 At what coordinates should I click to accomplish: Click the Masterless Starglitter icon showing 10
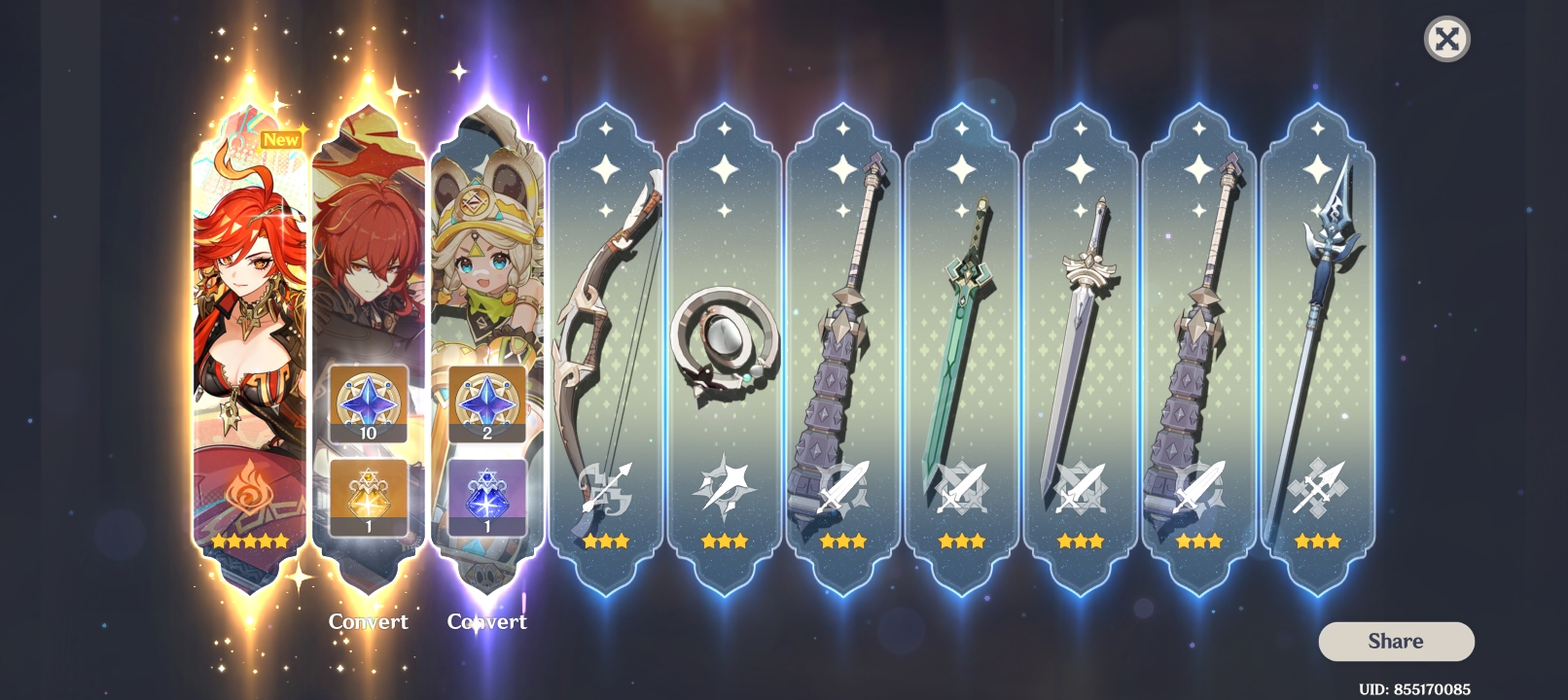pos(368,402)
